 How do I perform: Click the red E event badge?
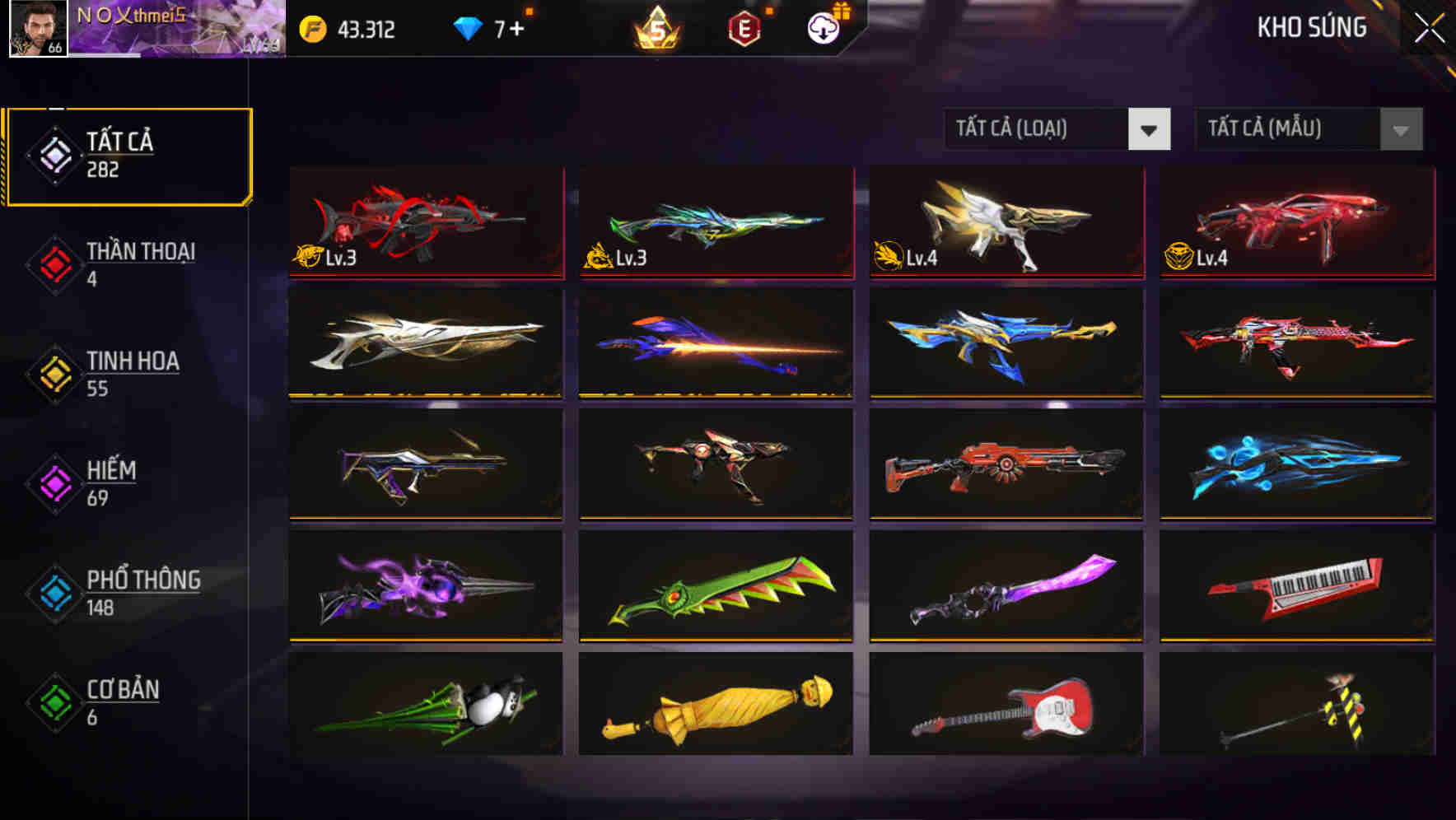click(743, 27)
